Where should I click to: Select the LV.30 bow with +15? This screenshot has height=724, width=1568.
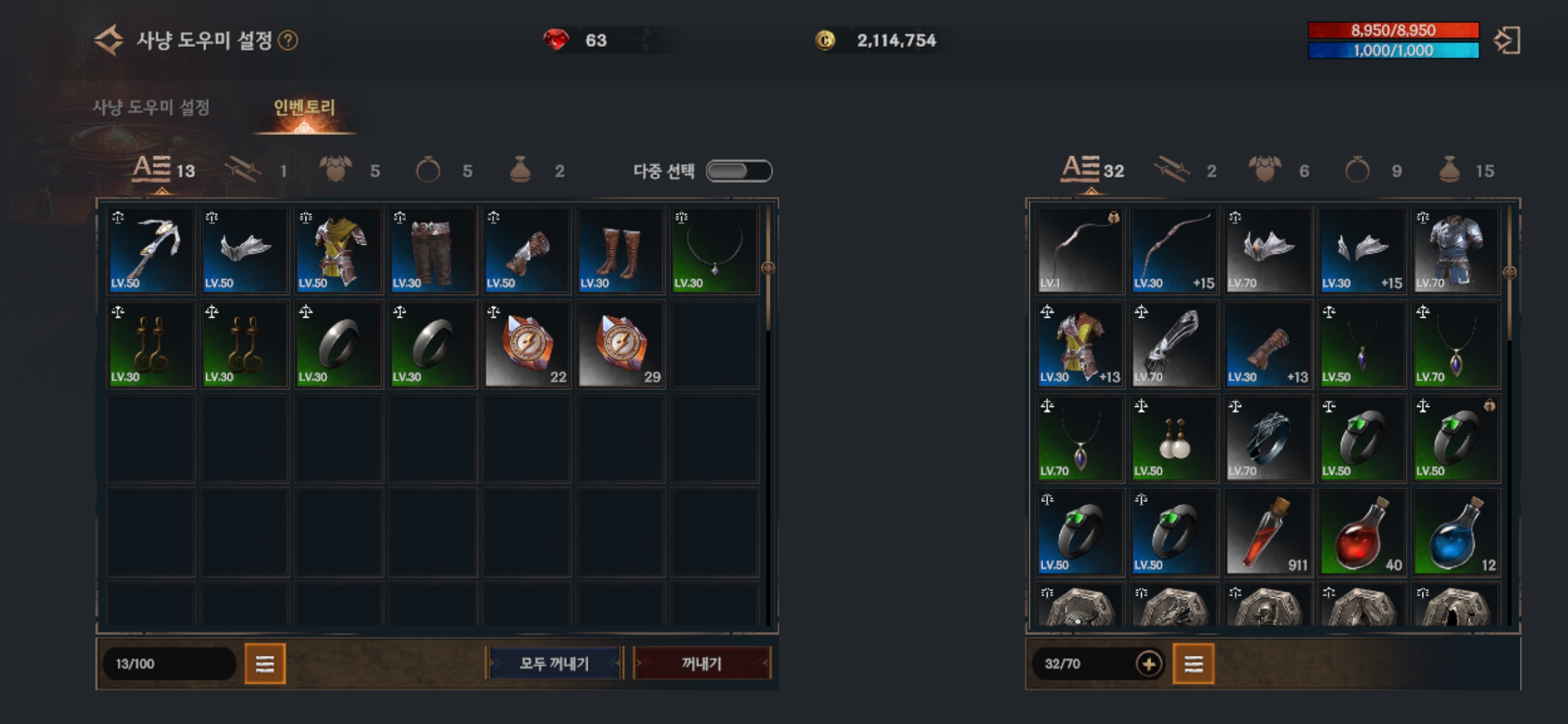1174,250
